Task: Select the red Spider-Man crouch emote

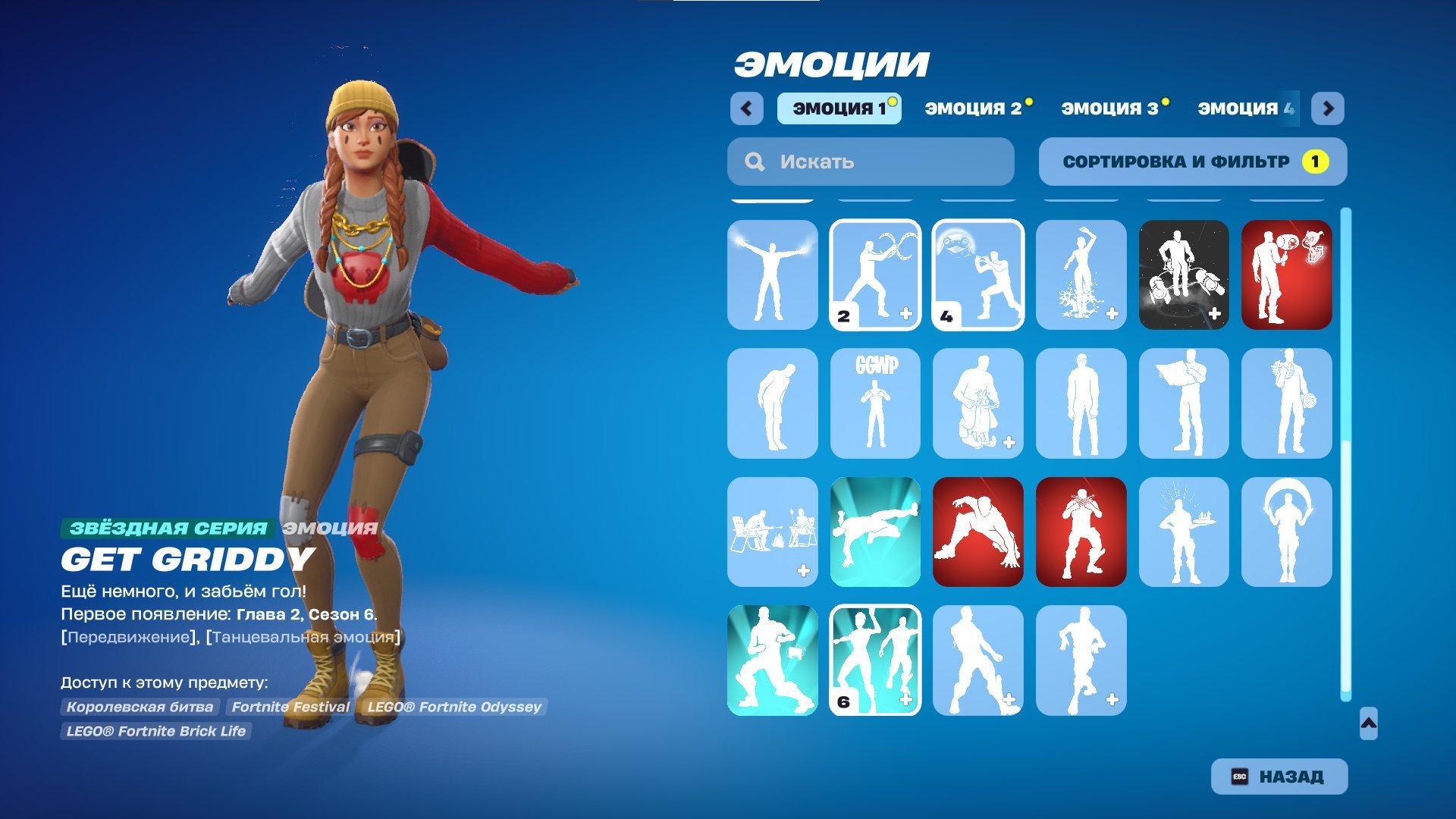Action: point(978,531)
